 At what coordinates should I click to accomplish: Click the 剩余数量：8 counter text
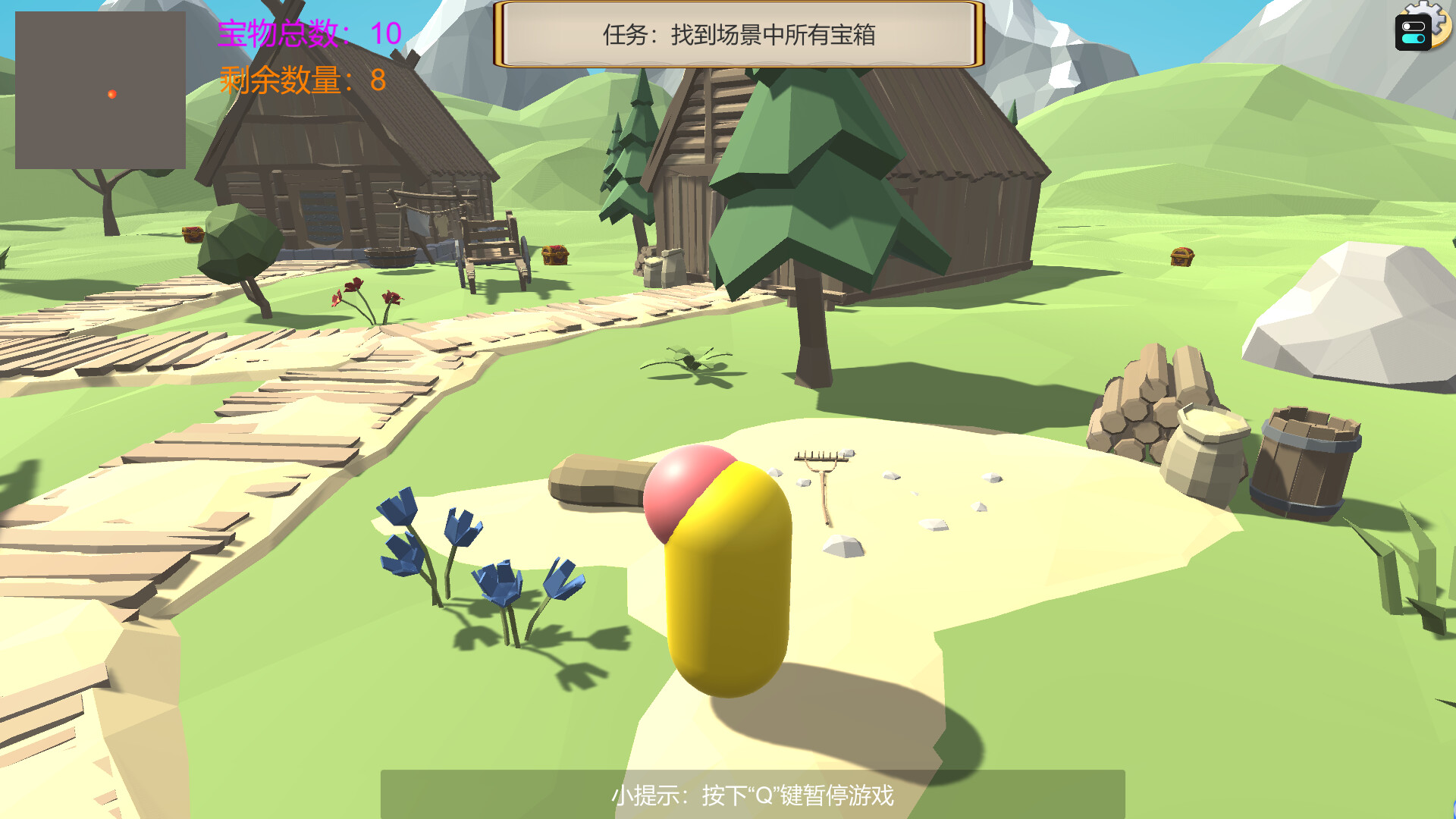(x=302, y=78)
